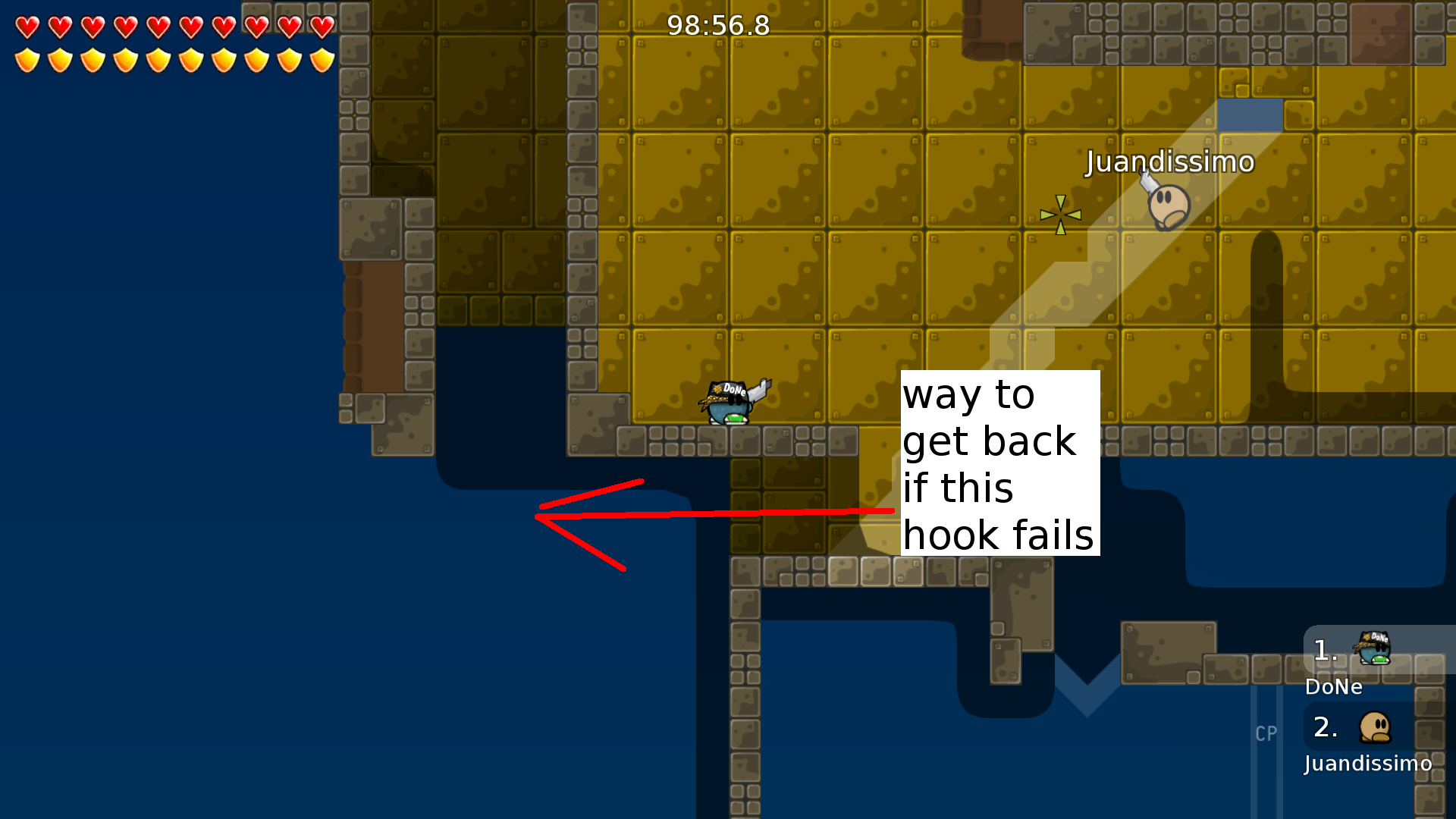Click the race timer showing 98:56.8

[717, 25]
